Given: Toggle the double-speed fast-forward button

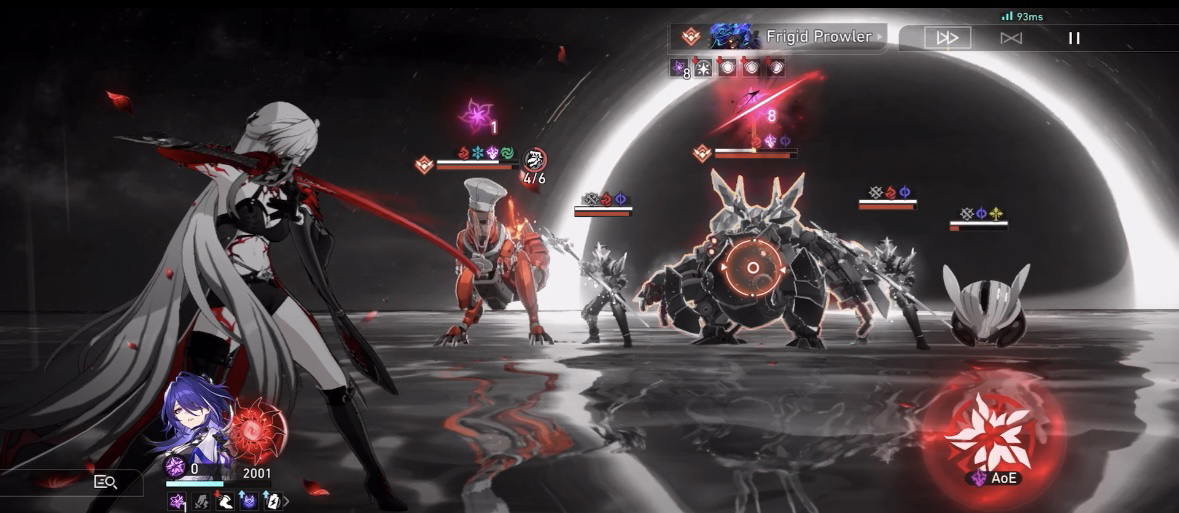Looking at the screenshot, I should [946, 38].
